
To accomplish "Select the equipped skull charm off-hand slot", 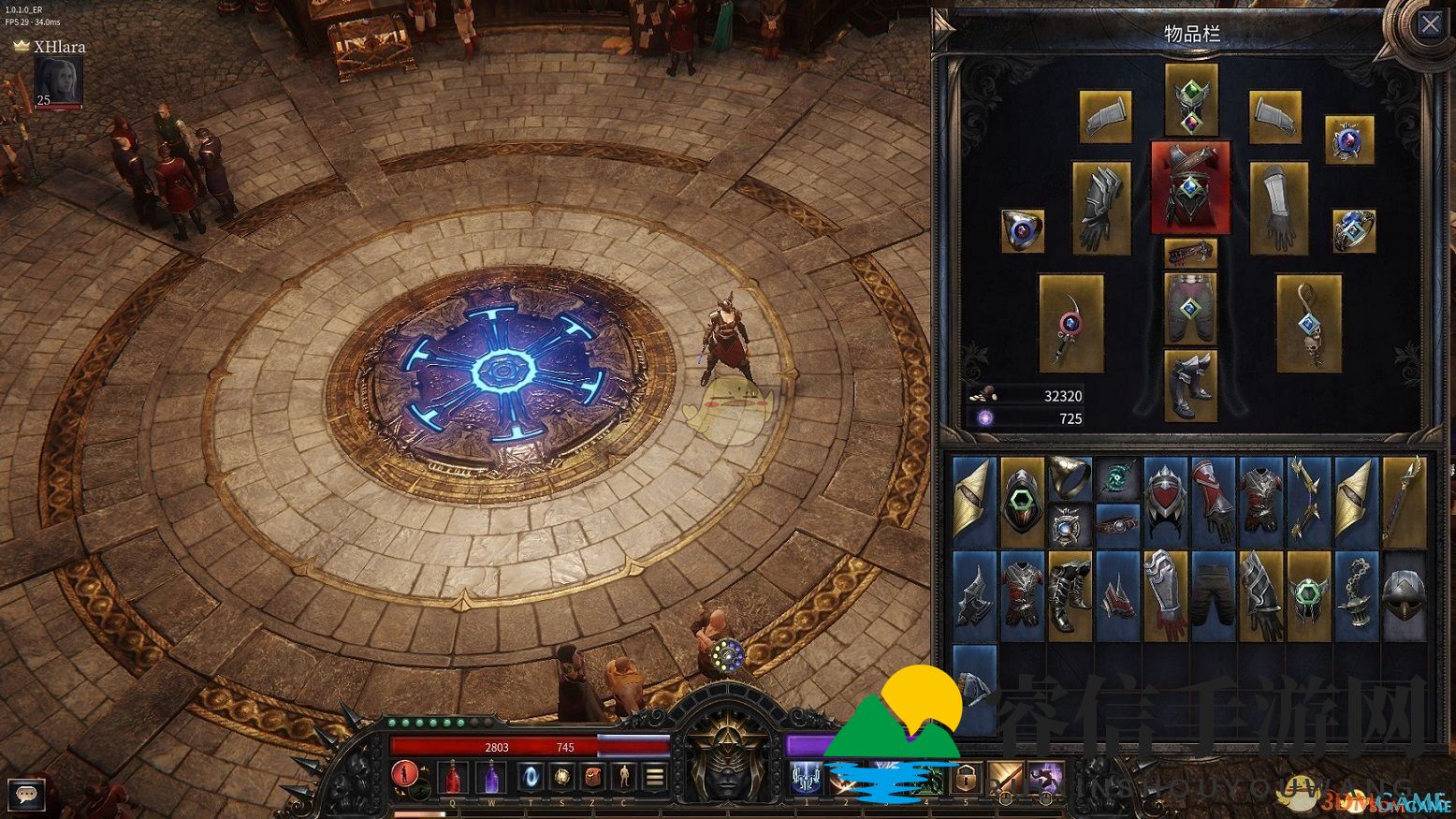I will 1308,323.
